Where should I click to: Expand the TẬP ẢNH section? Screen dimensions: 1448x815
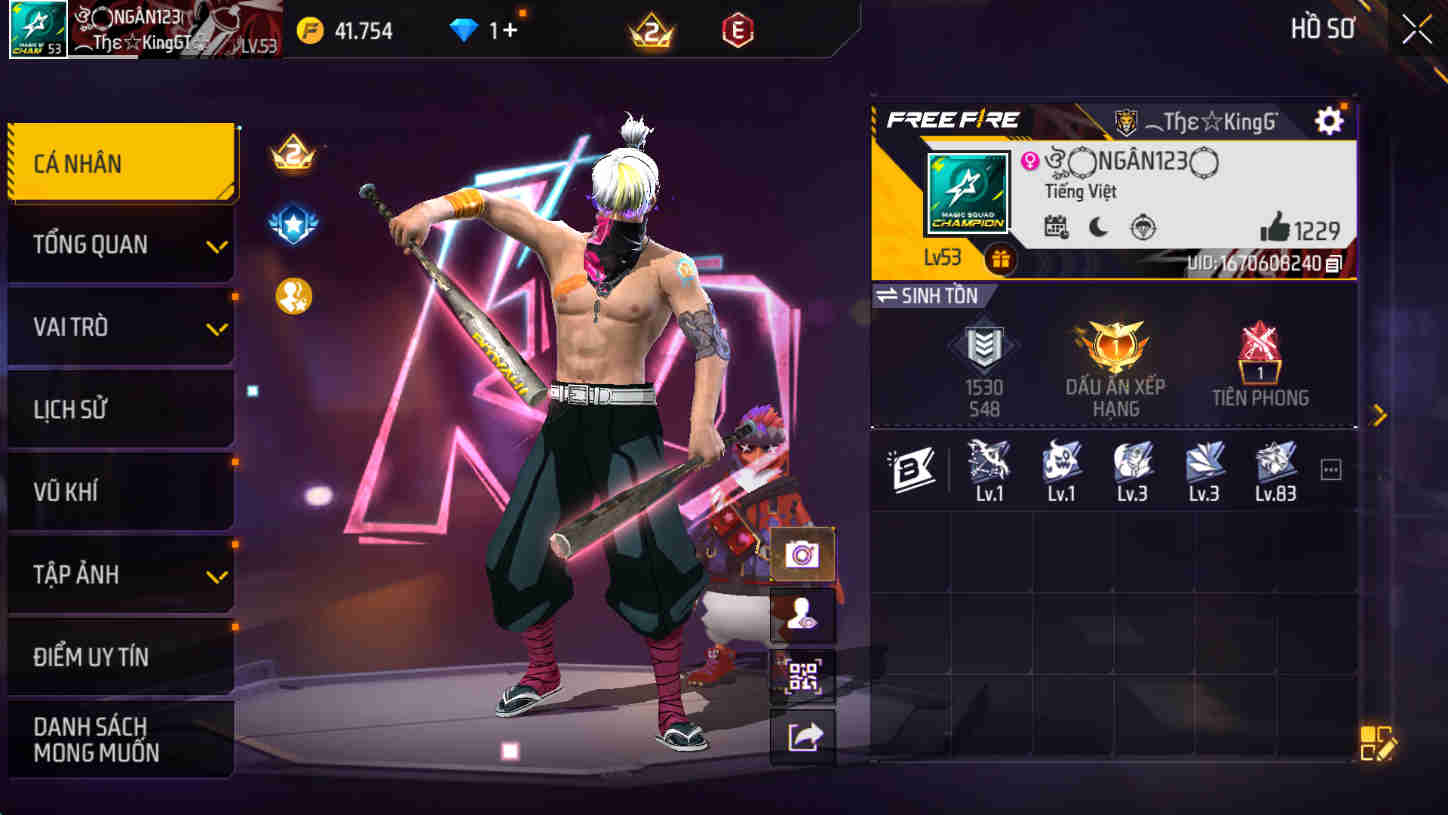[120, 573]
